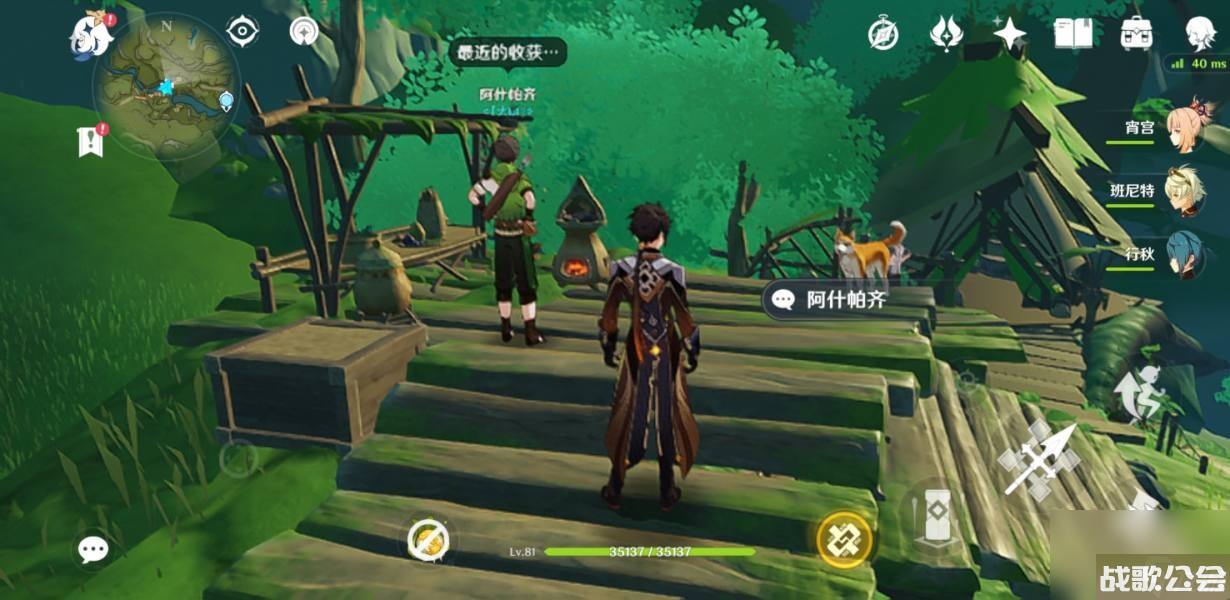Screen dimensions: 1230x600
Task: Switch to party member 班尼特
Action: click(x=1183, y=190)
